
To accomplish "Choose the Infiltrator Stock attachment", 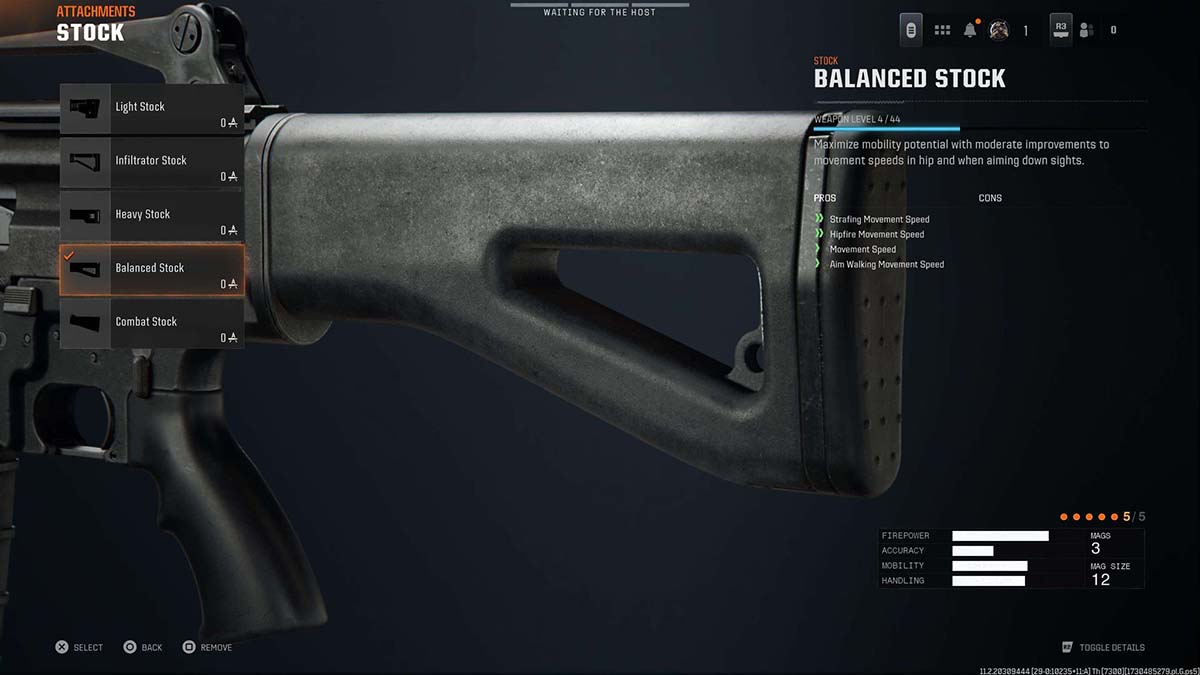I will [151, 162].
